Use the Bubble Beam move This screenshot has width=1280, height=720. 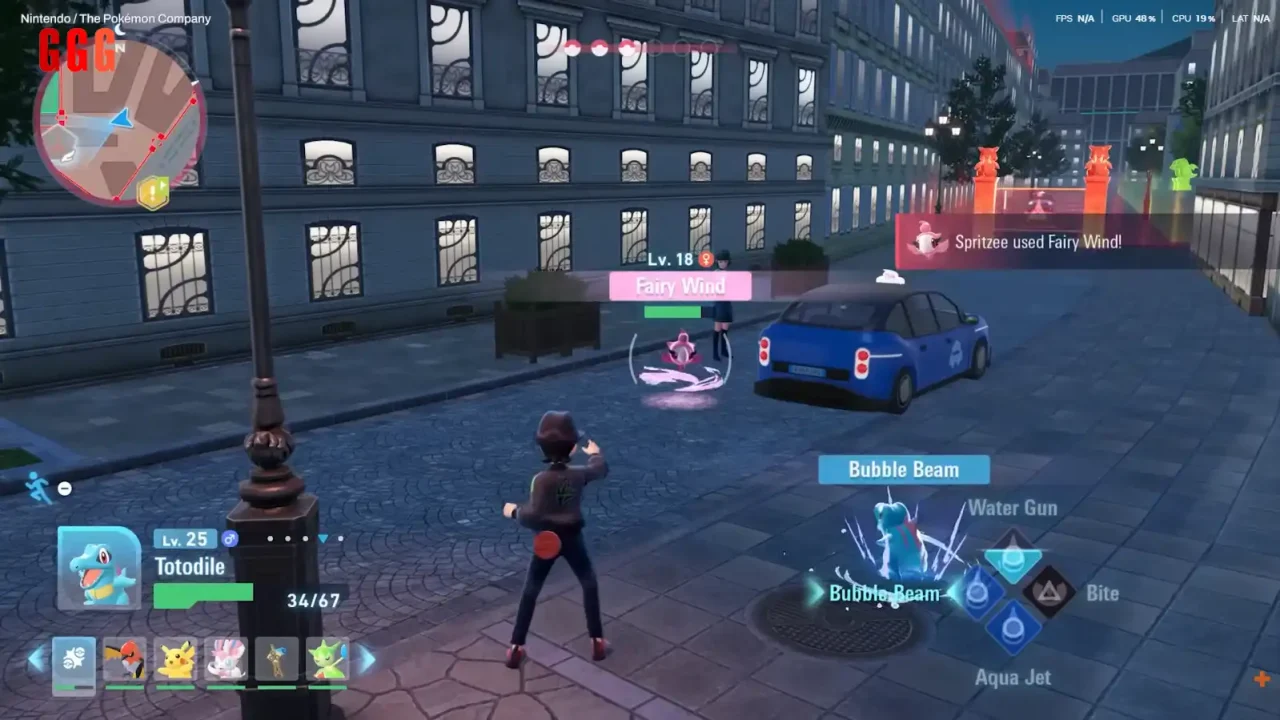coord(977,592)
